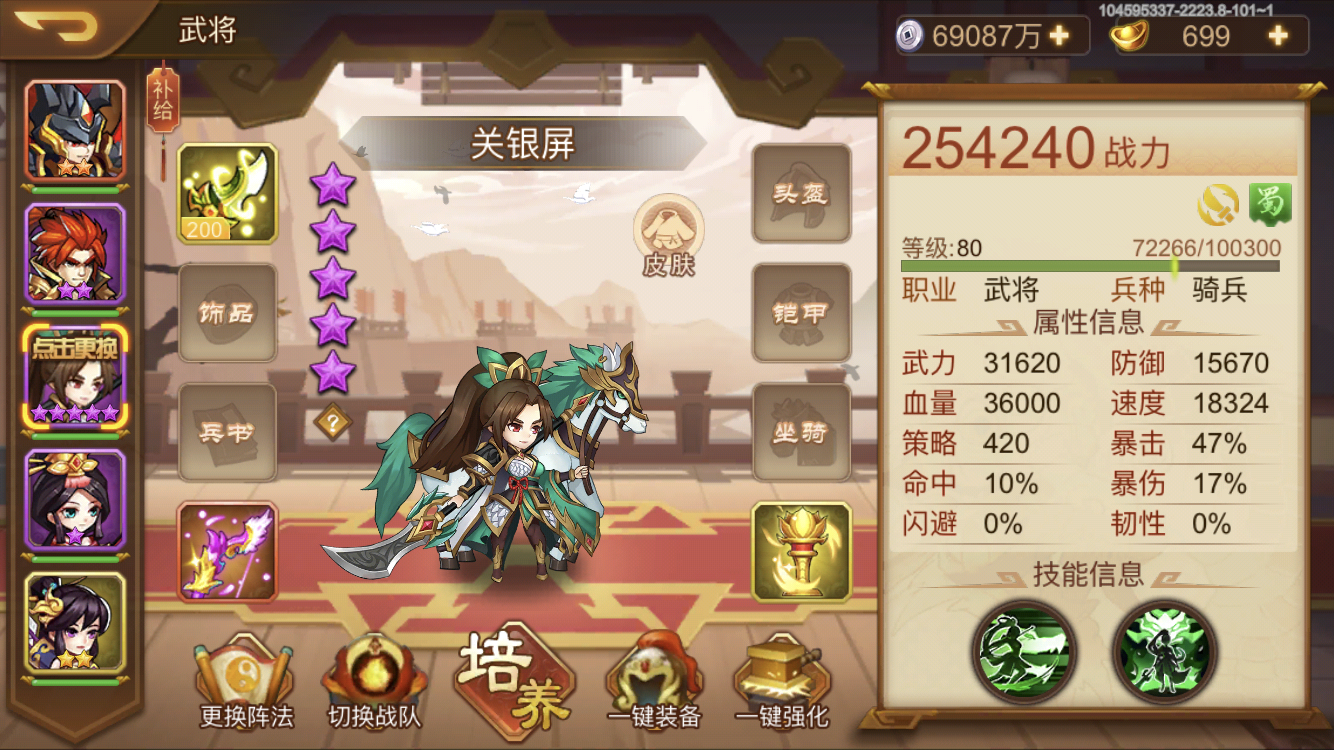Select the 点击更换 hero portrait in sidebar
Screen dimensions: 1334x750
tap(75, 375)
